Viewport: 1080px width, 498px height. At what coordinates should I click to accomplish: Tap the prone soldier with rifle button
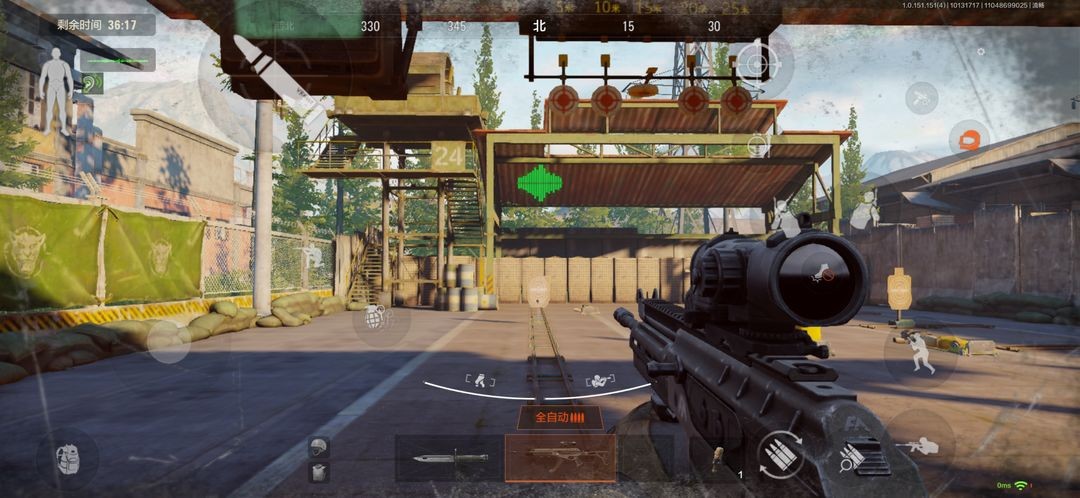918,445
